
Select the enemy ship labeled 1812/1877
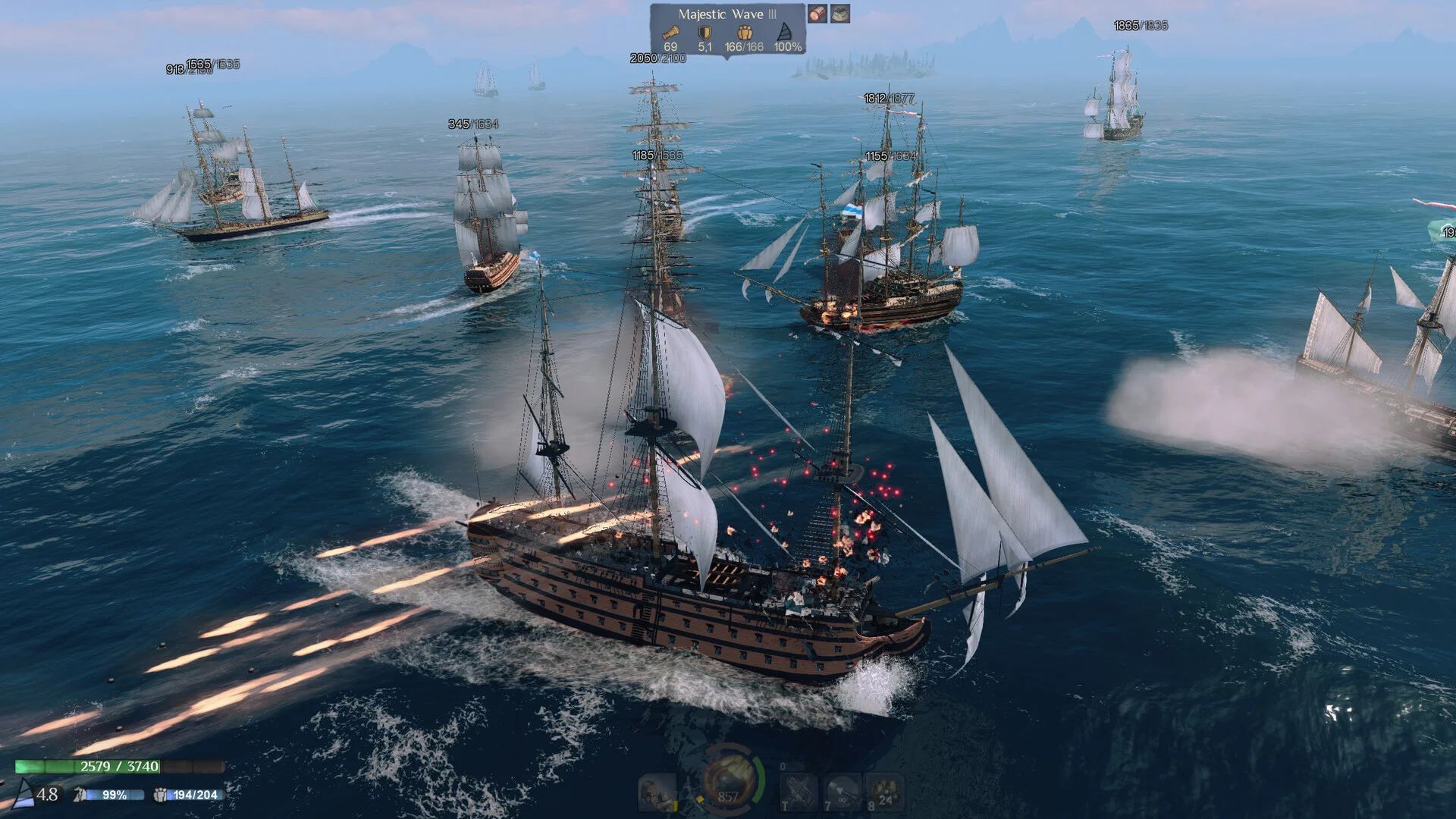click(x=889, y=97)
